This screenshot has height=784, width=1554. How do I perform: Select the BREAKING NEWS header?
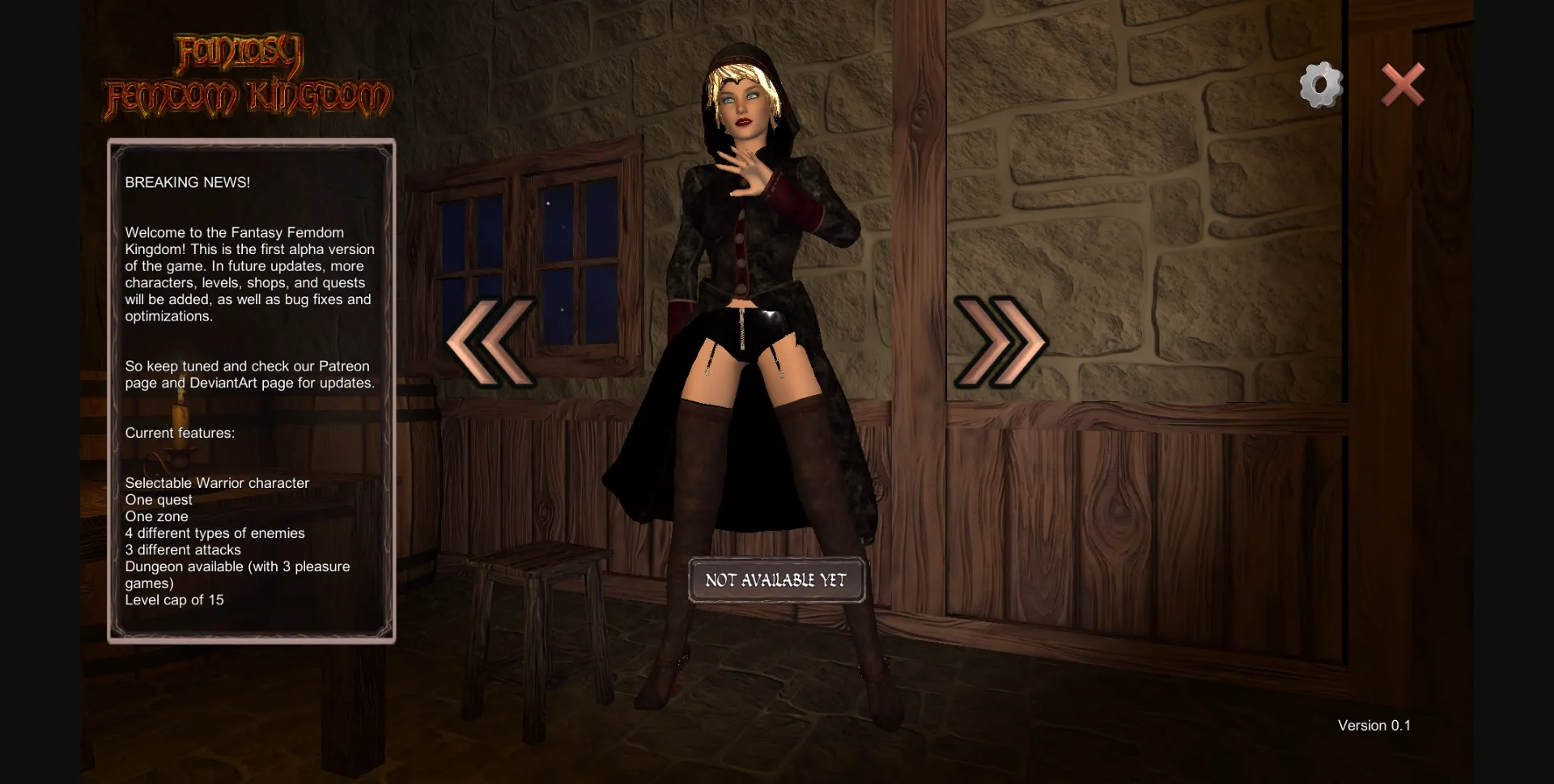coord(187,182)
